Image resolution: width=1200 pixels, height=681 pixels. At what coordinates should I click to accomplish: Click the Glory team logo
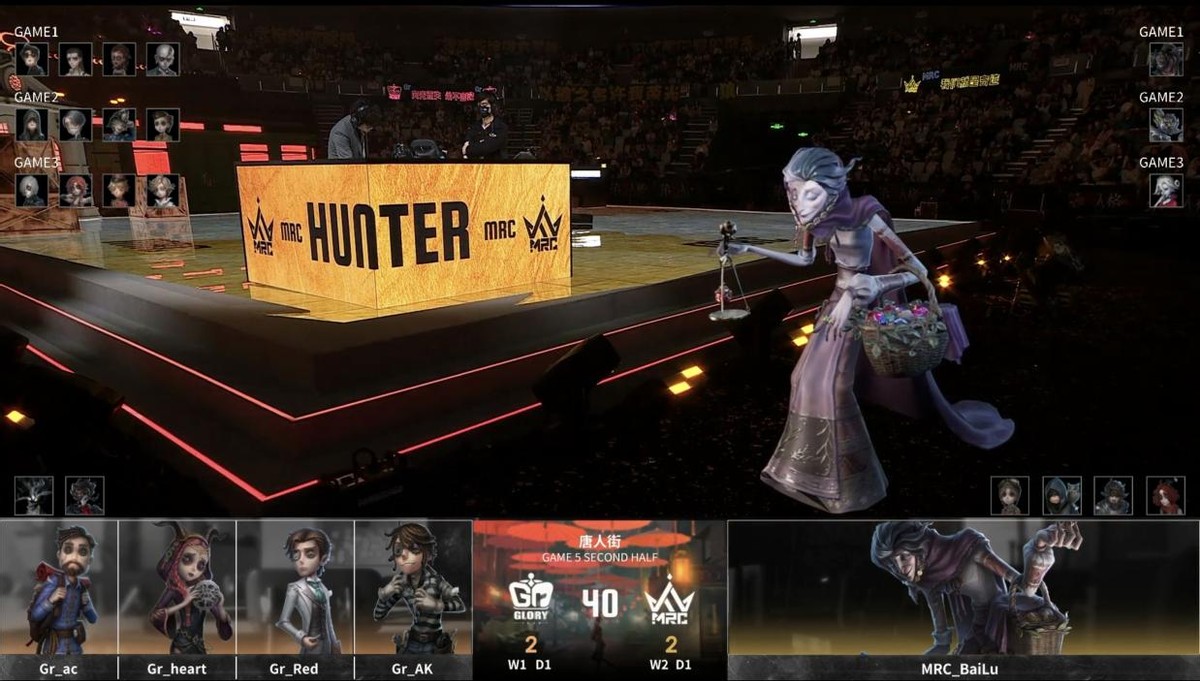pyautogui.click(x=530, y=600)
